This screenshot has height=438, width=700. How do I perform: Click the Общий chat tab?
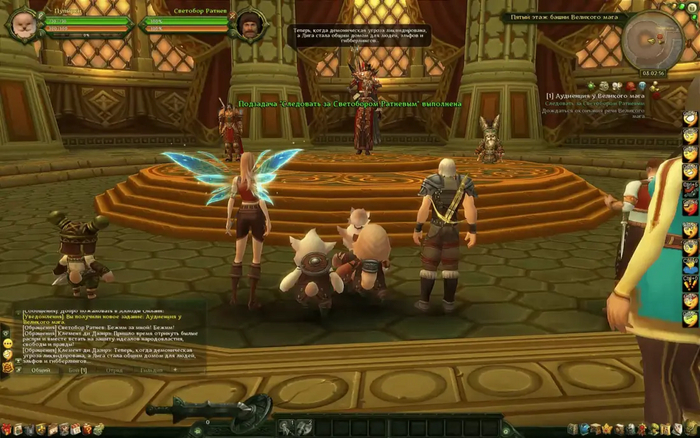point(40,369)
